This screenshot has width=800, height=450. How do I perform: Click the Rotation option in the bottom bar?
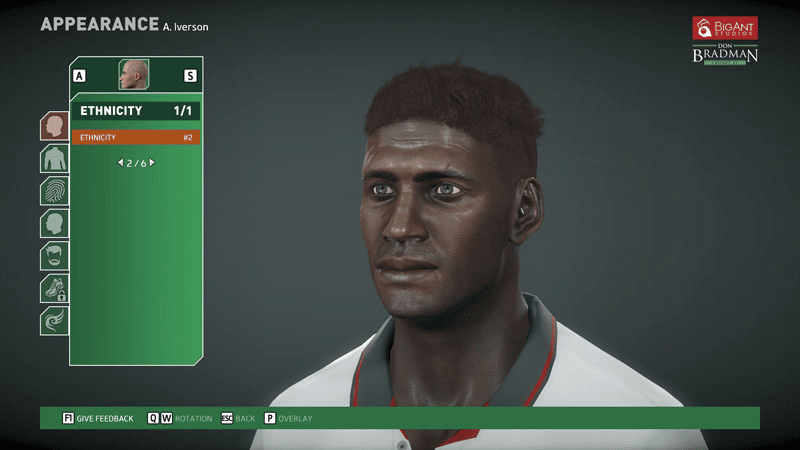[193, 418]
